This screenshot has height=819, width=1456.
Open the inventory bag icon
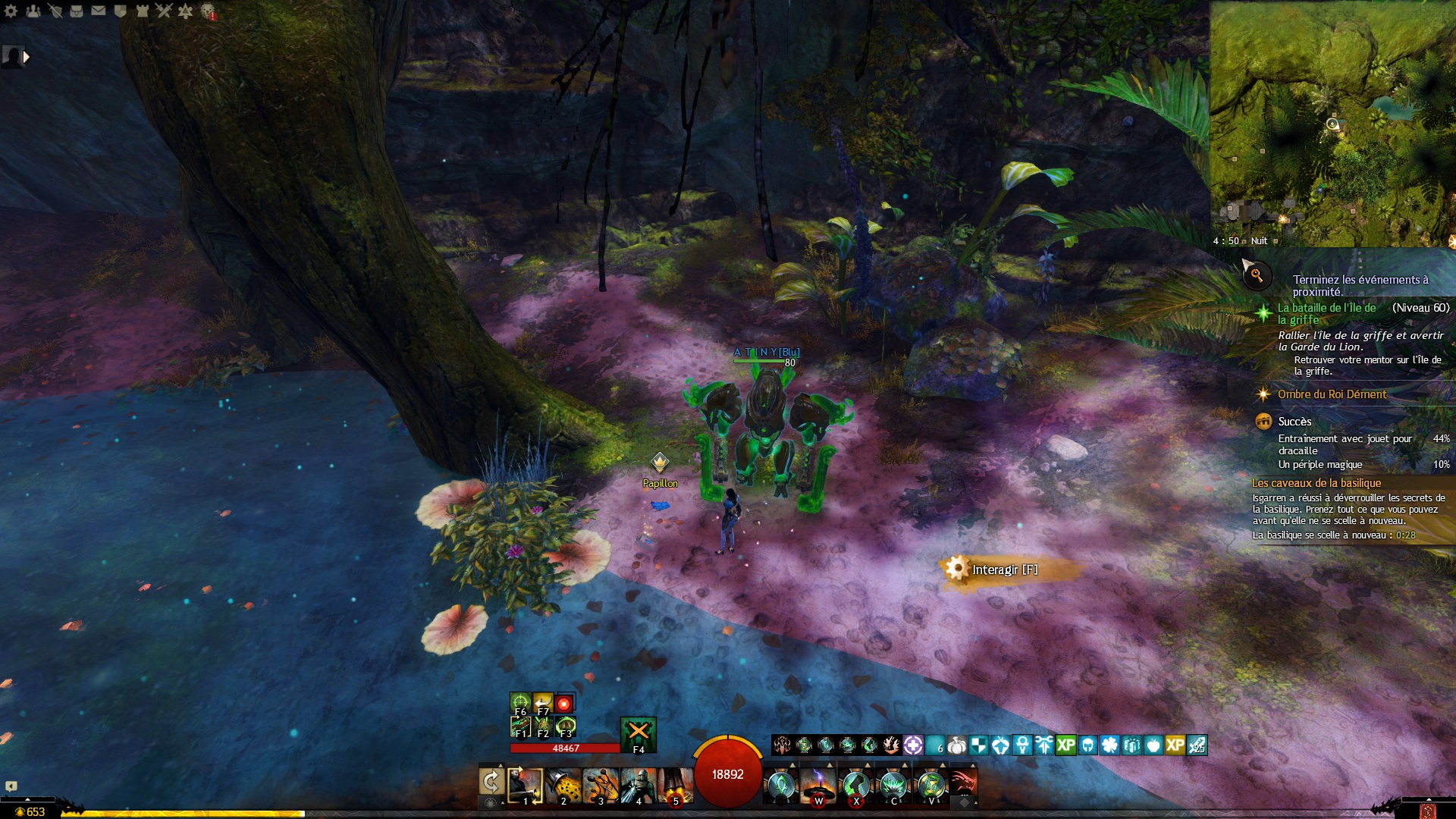click(x=77, y=11)
